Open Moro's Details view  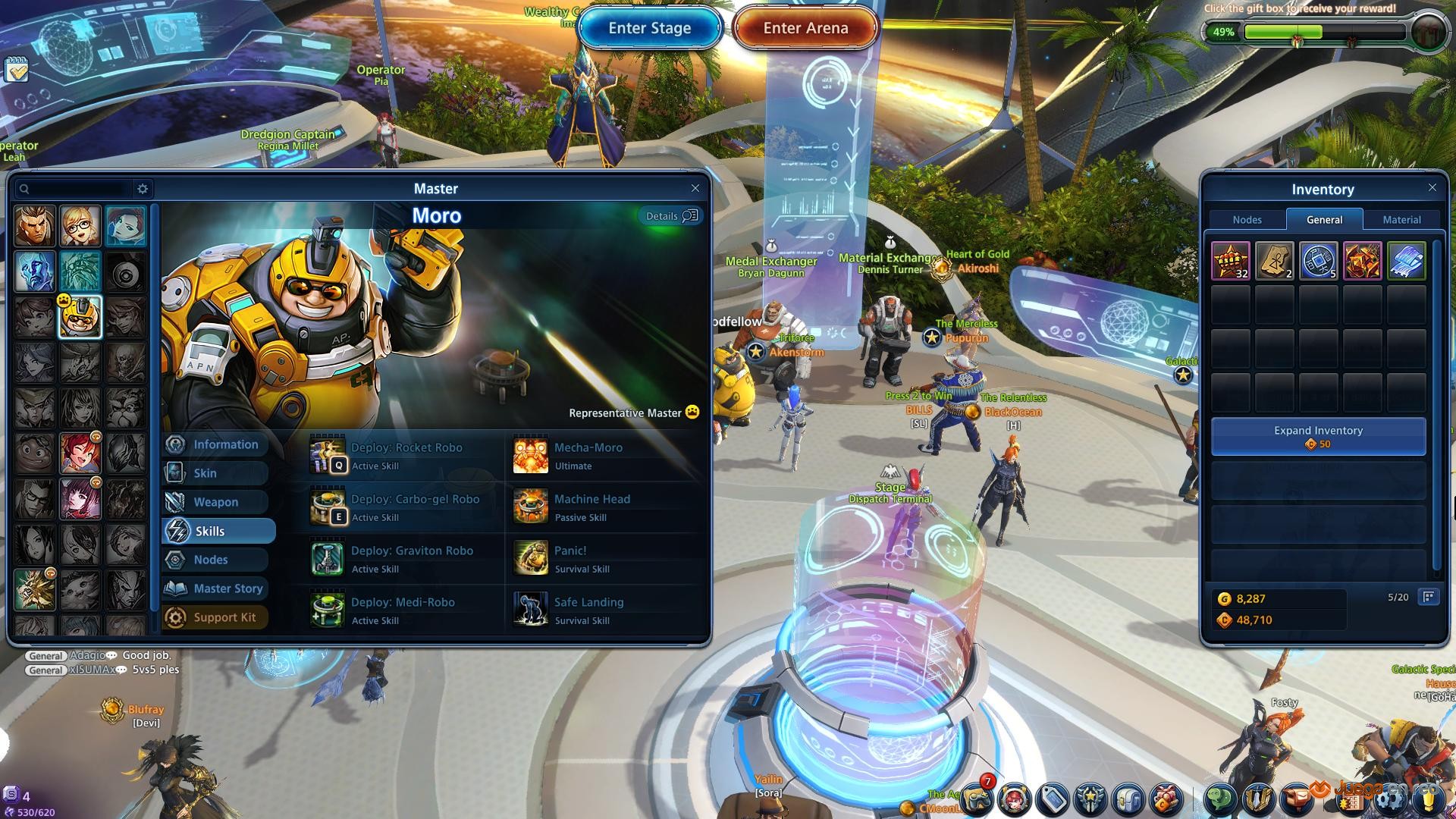point(670,216)
